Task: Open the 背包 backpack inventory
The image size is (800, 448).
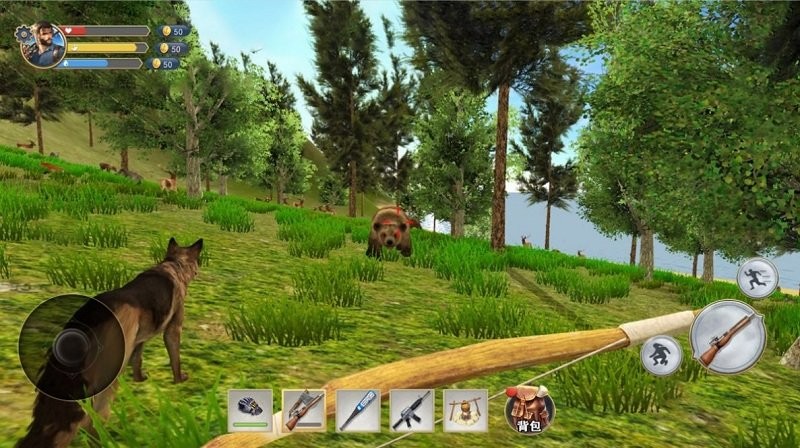Action: (530, 408)
